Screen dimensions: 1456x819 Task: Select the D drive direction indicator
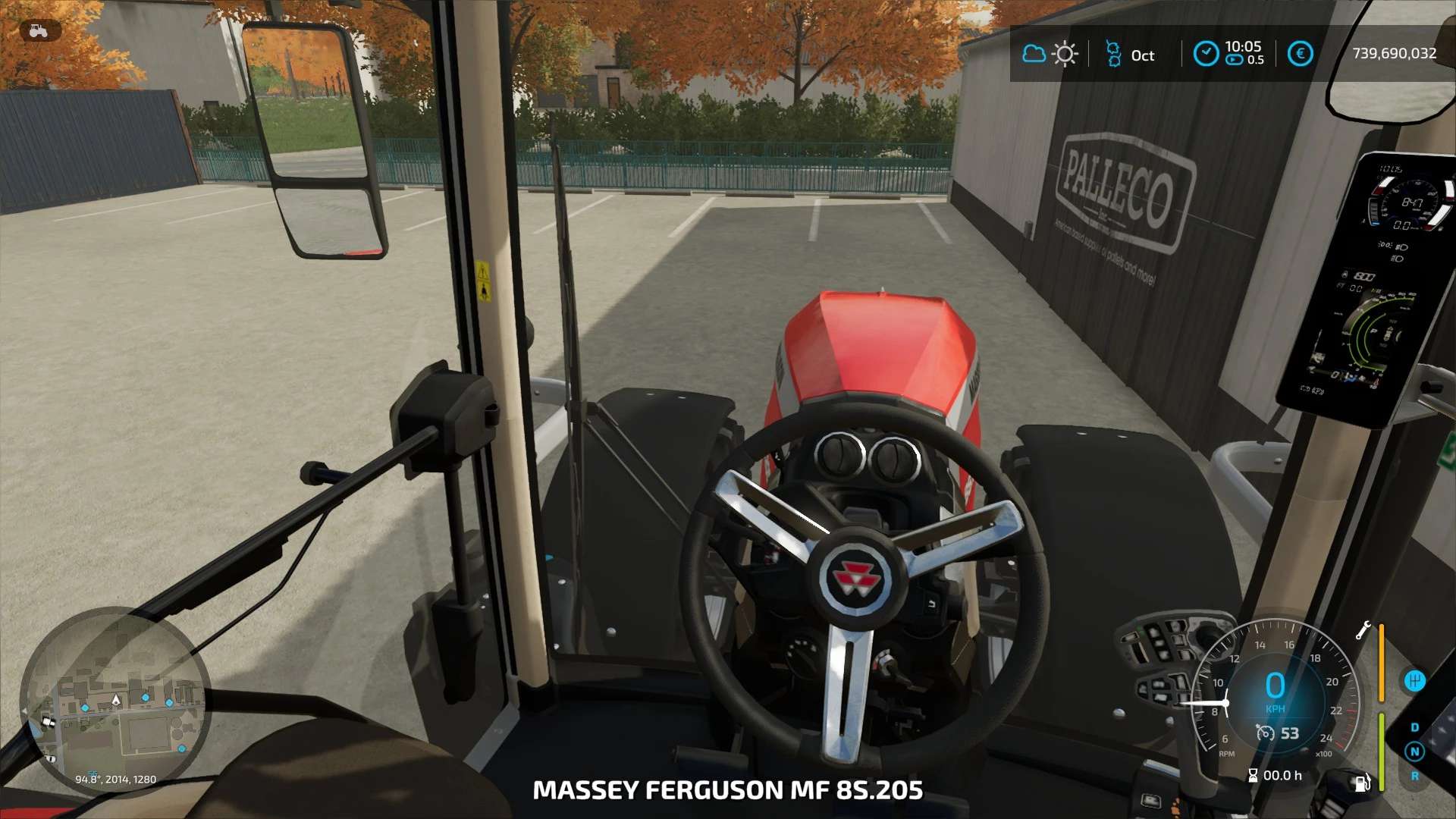pyautogui.click(x=1414, y=727)
